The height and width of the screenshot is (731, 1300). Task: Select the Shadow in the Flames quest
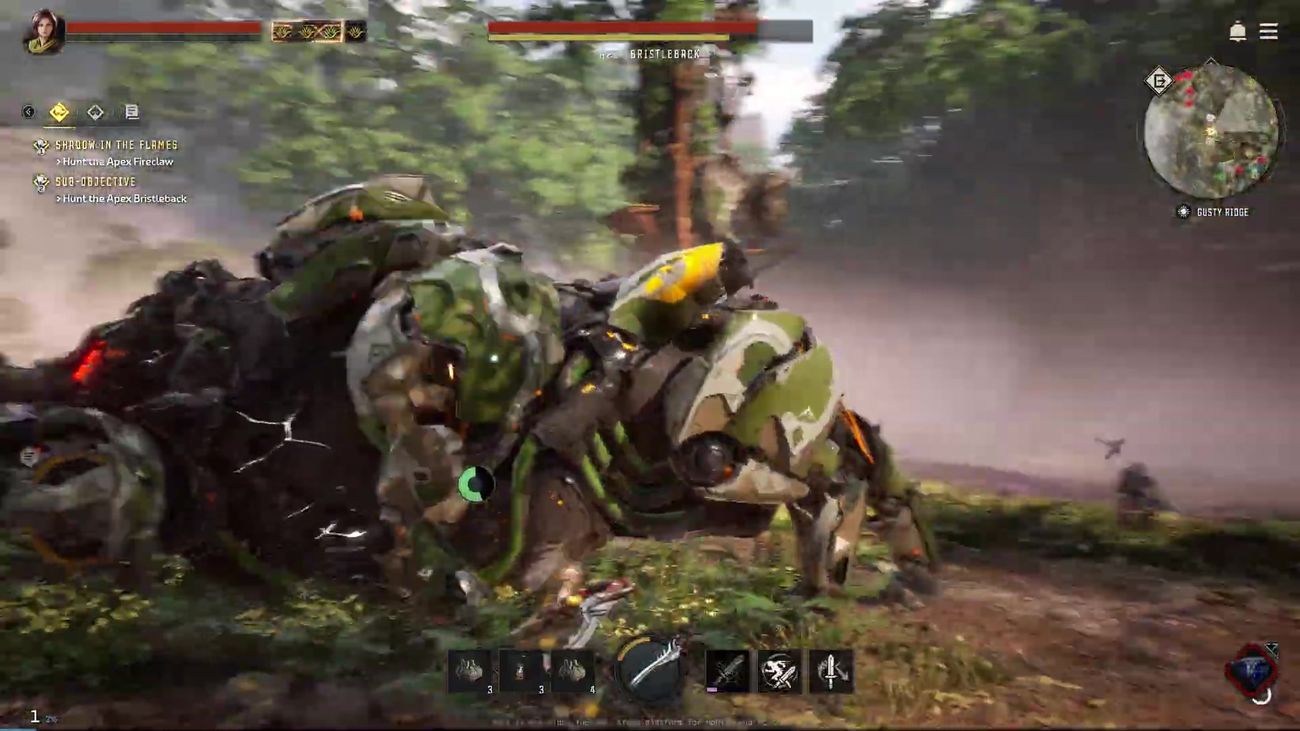click(116, 145)
